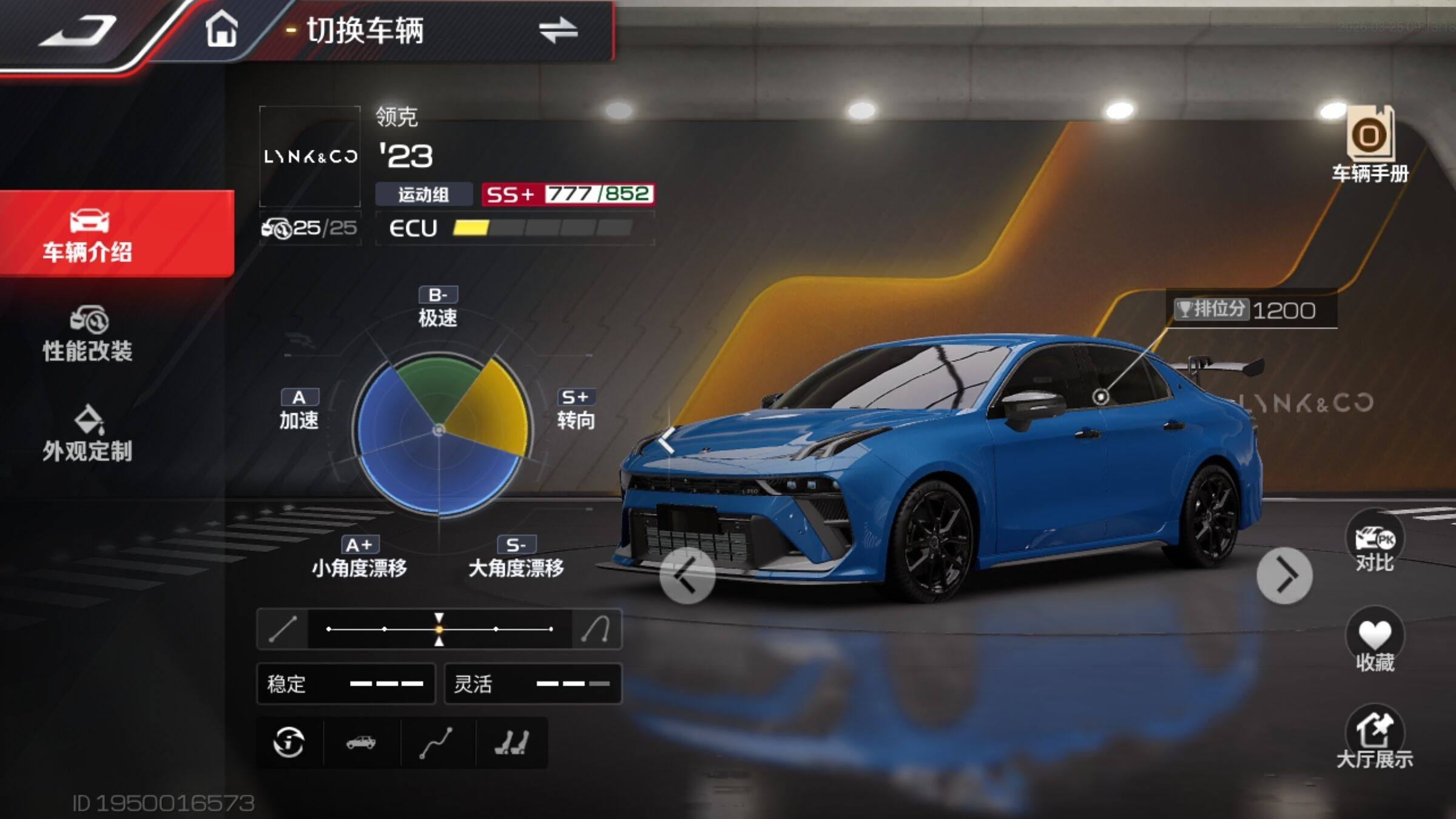Open the curve graph toolbar icon
The height and width of the screenshot is (819, 1456).
[x=436, y=742]
